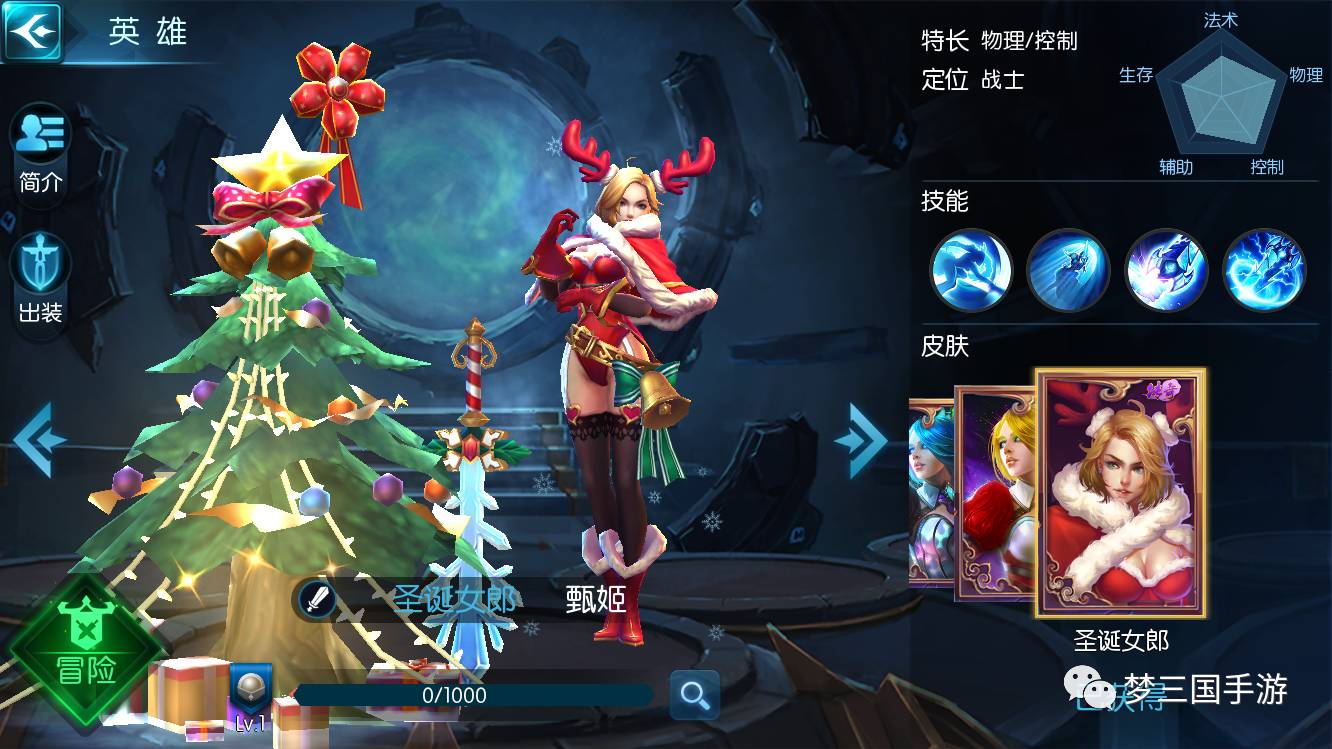
Task: Go back using the top-left arrow button
Action: click(x=31, y=32)
